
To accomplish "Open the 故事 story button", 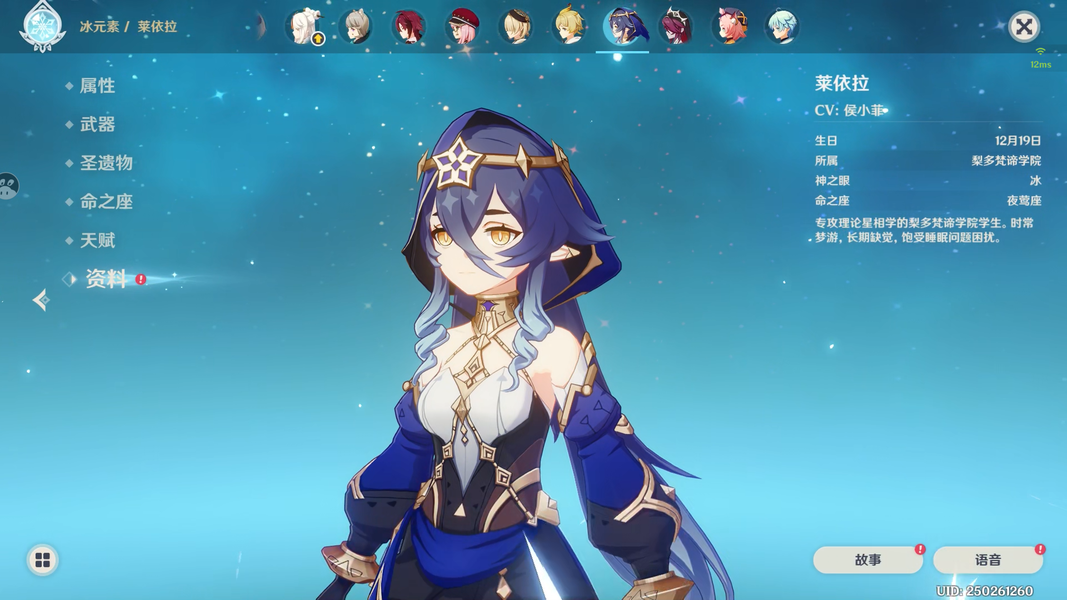I will click(x=867, y=560).
